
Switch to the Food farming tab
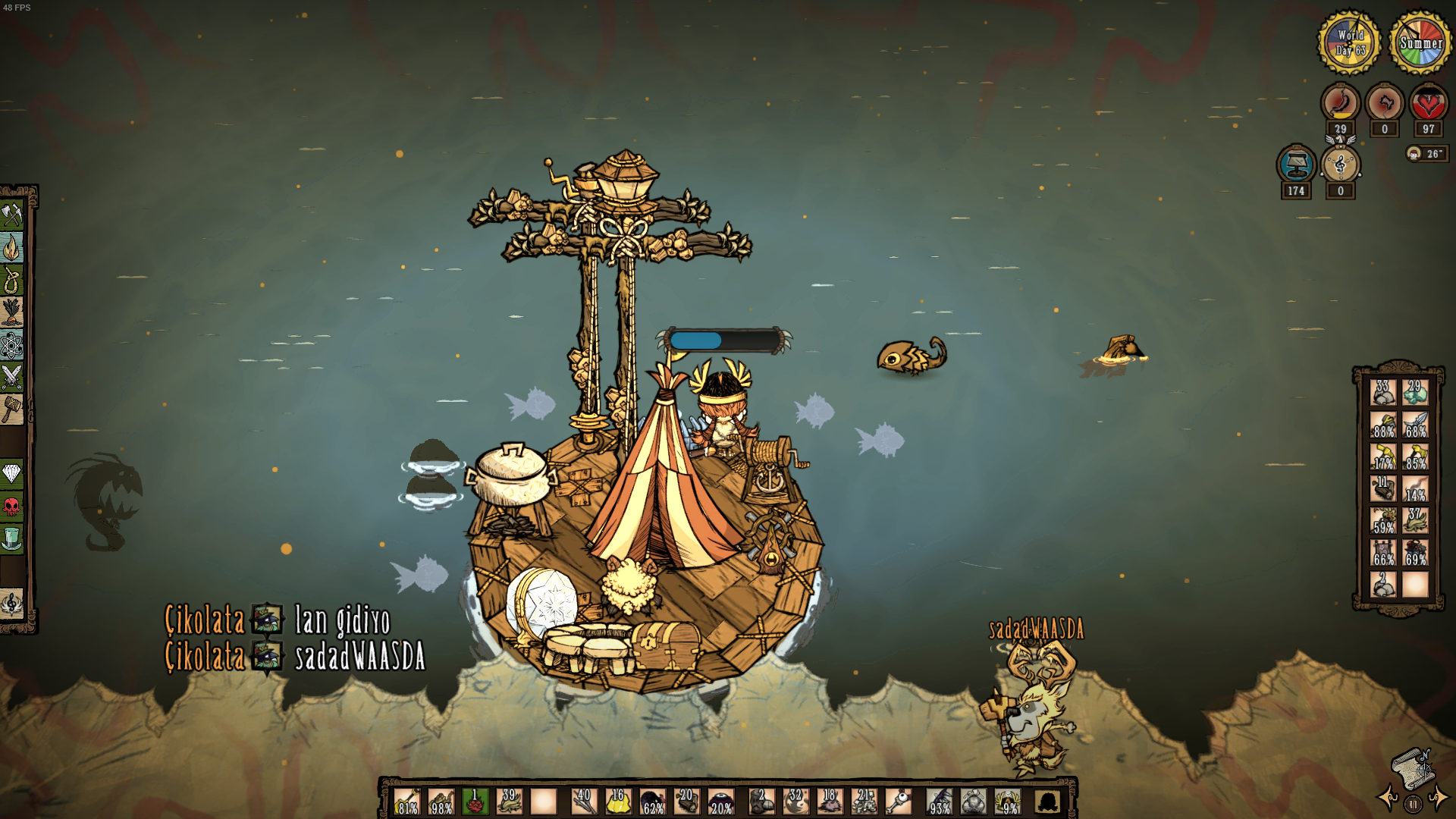pyautogui.click(x=12, y=312)
